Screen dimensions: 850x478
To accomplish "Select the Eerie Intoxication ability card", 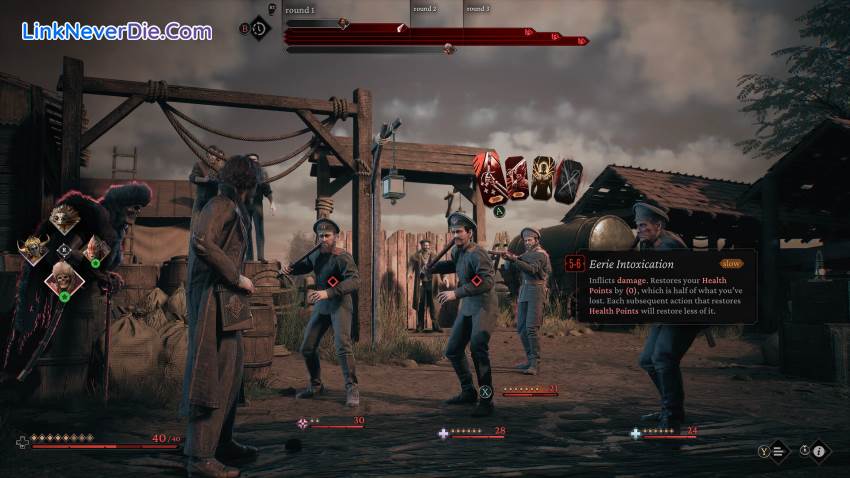I will pyautogui.click(x=489, y=176).
